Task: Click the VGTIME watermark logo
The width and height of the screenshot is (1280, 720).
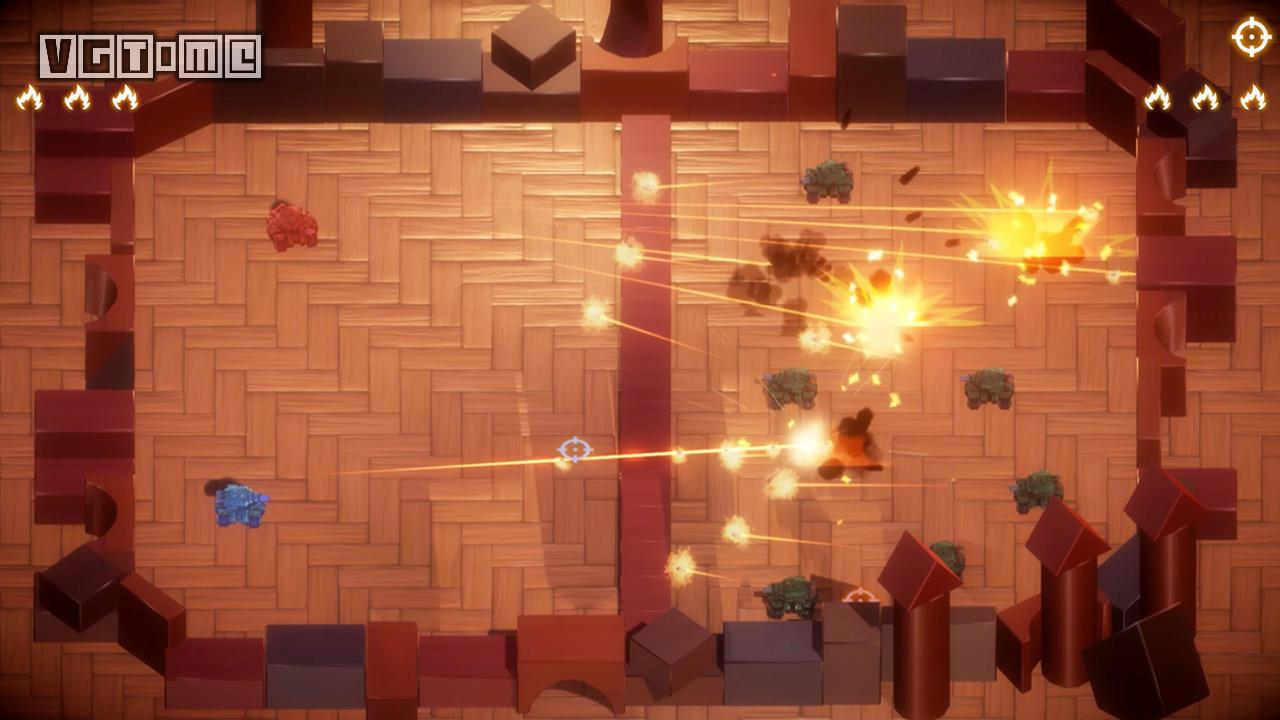Action: pyautogui.click(x=150, y=56)
